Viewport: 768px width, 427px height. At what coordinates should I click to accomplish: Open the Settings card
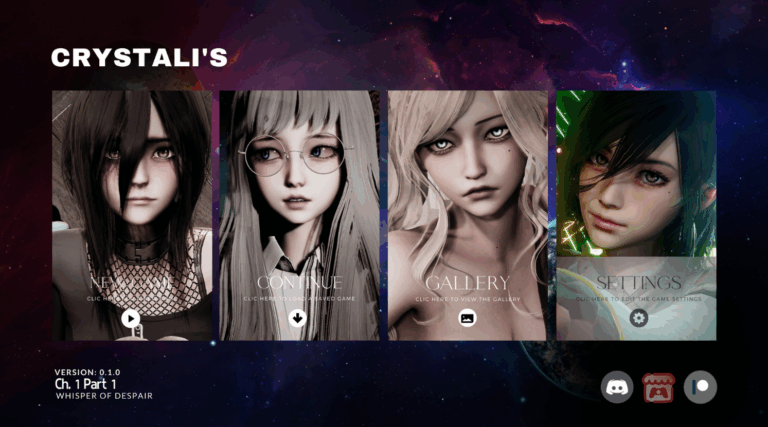click(x=636, y=216)
